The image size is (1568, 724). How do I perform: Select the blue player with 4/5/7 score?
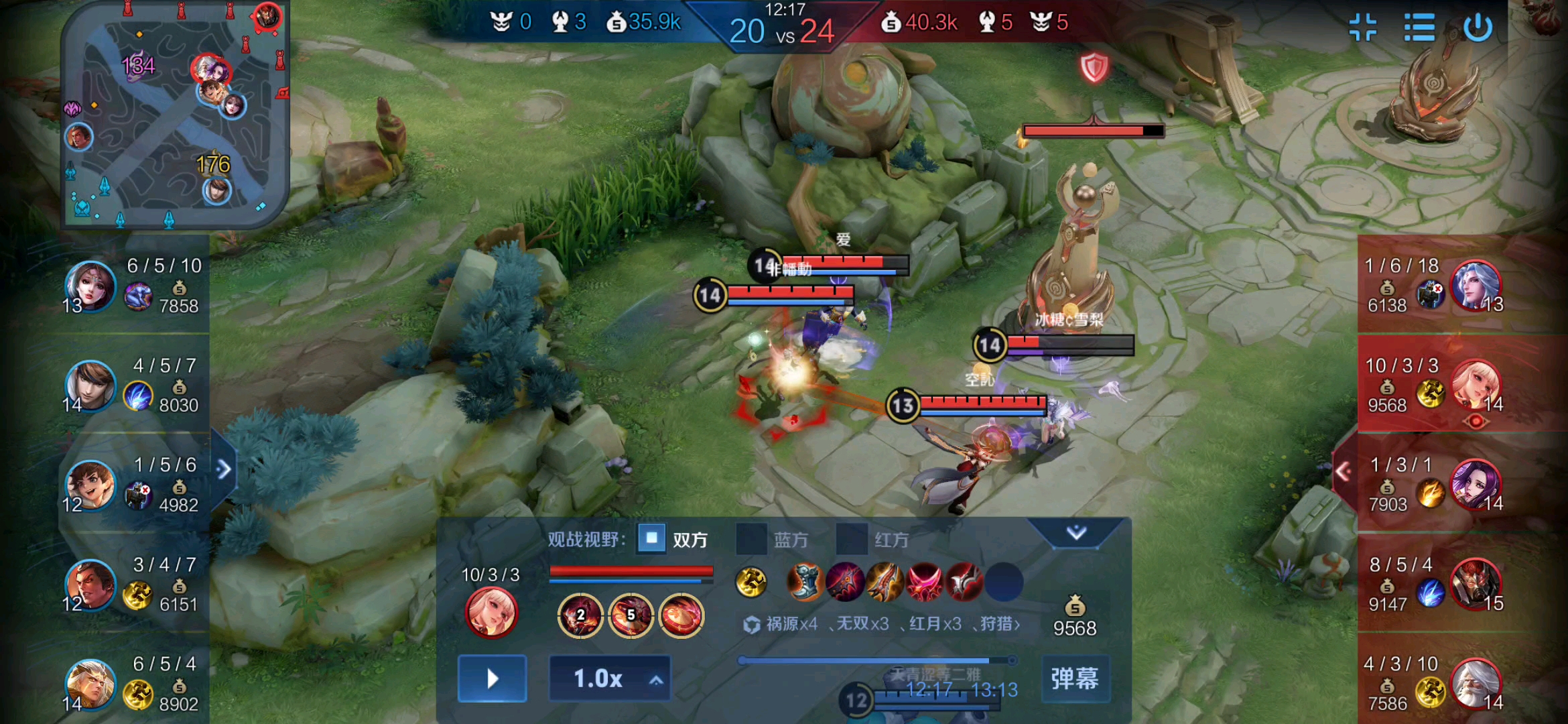click(90, 385)
